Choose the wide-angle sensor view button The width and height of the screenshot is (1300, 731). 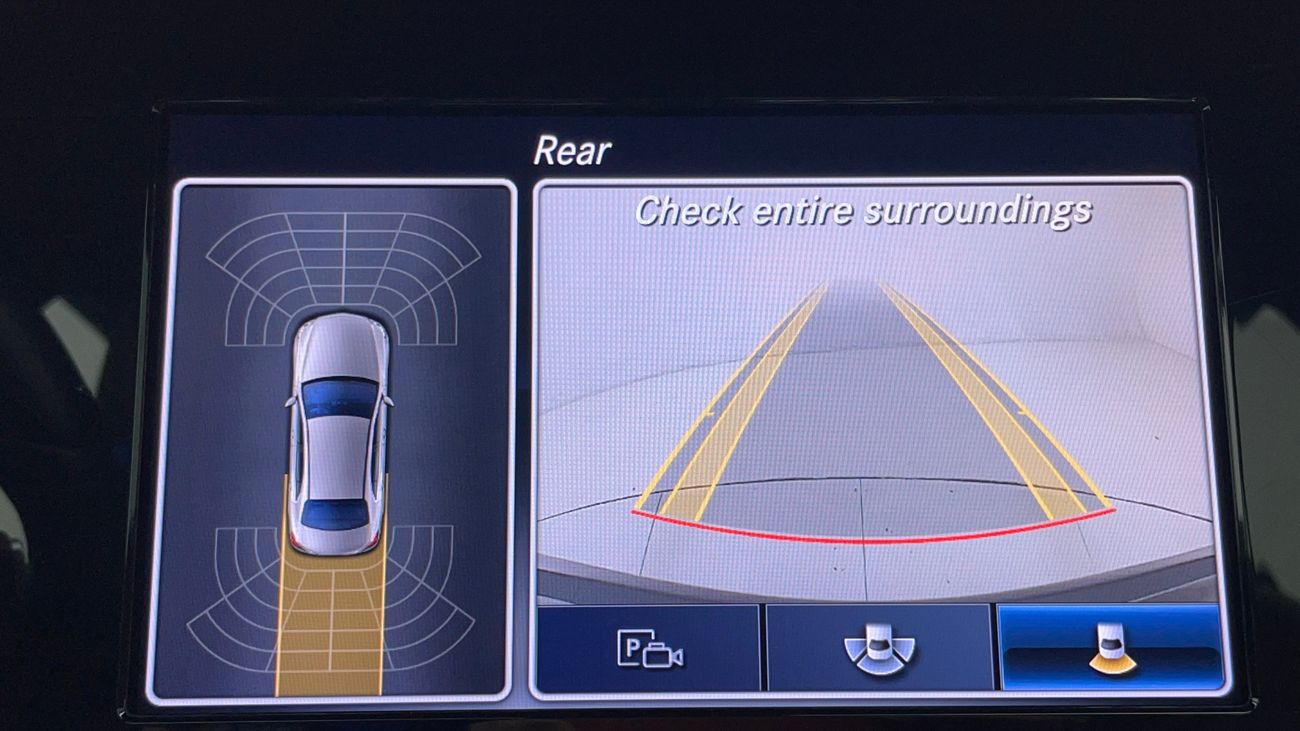[x=878, y=650]
